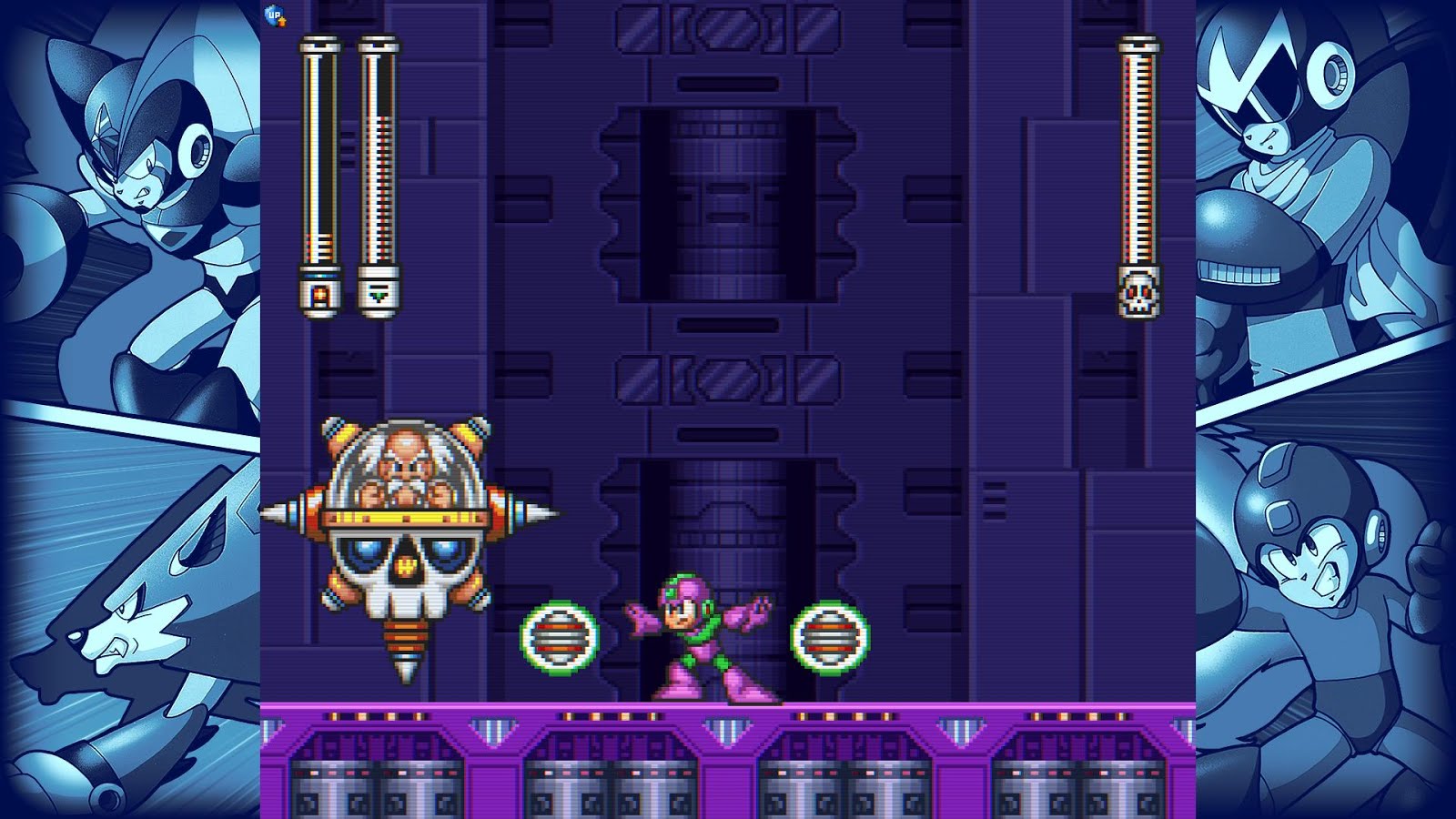Click the orange weapon icon below the left meter
Screen dimensions: 1456x819
[x=318, y=293]
